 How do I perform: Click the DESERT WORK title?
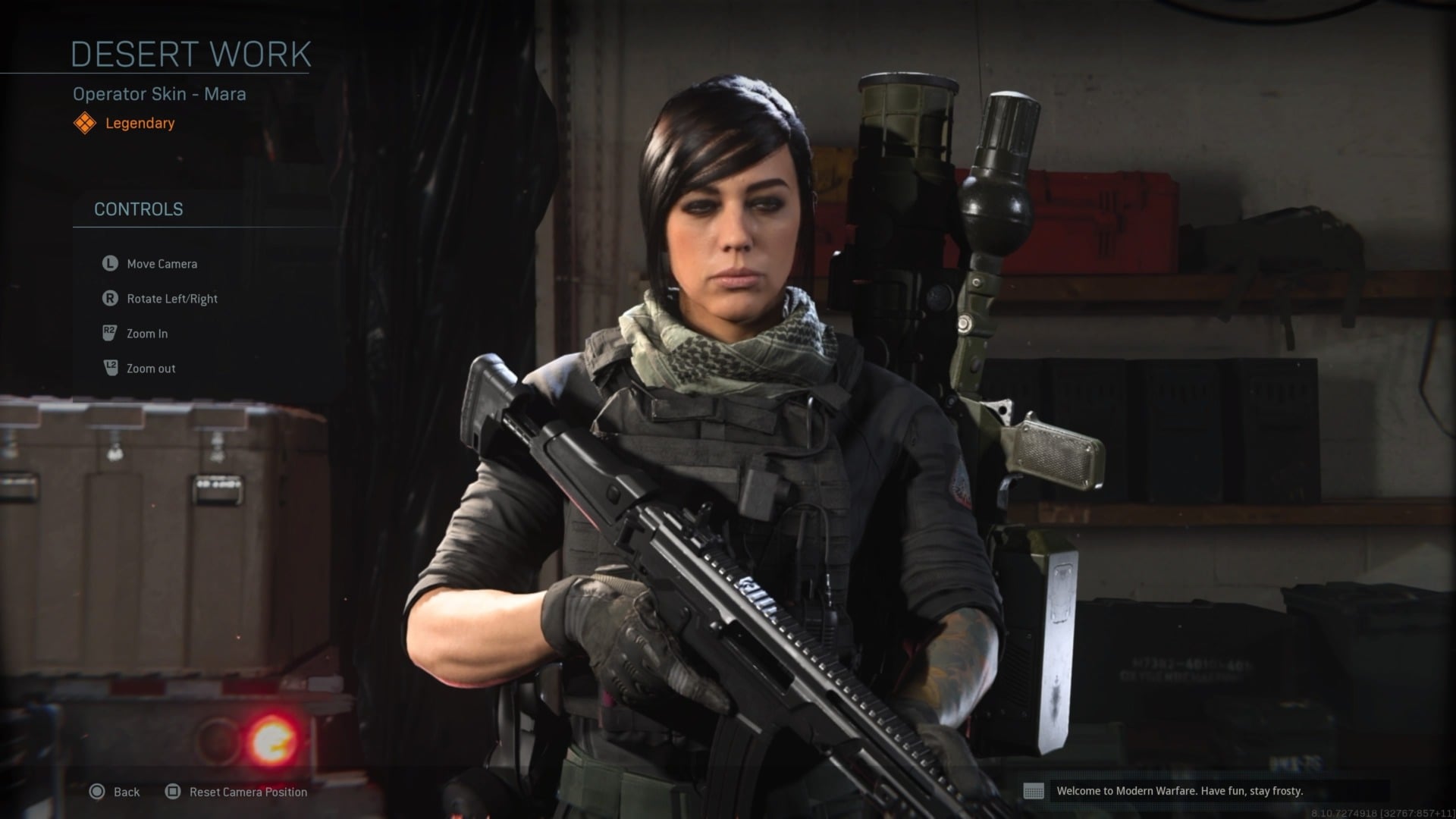point(191,52)
